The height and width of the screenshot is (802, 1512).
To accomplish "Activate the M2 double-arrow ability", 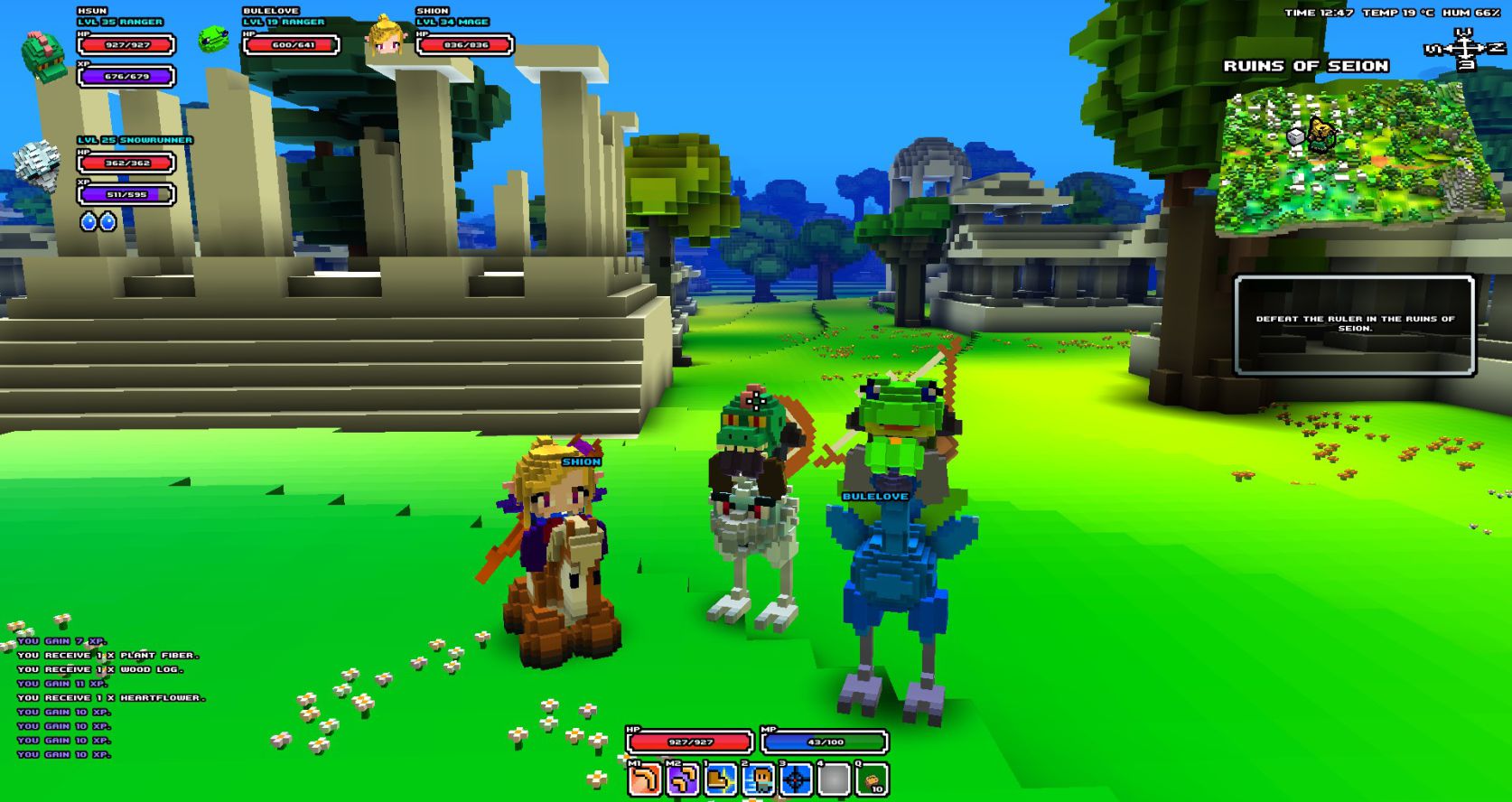I will coord(683,779).
